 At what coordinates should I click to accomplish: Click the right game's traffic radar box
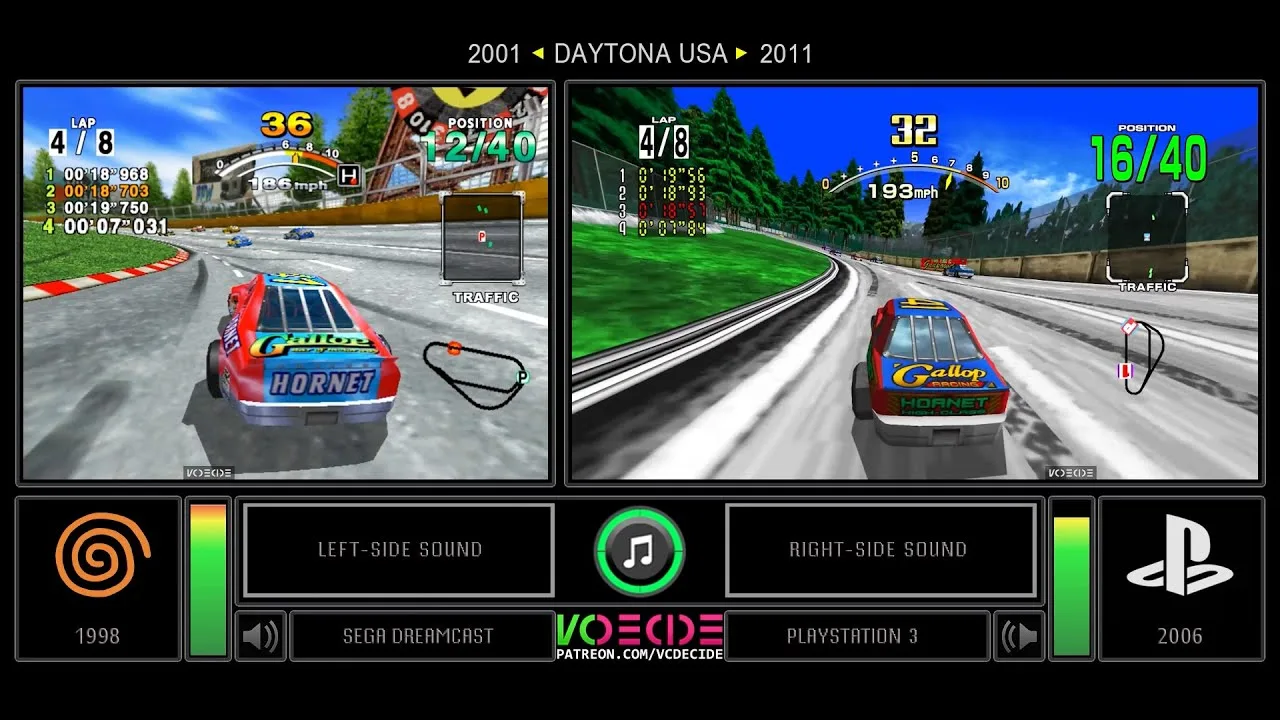tap(1147, 236)
